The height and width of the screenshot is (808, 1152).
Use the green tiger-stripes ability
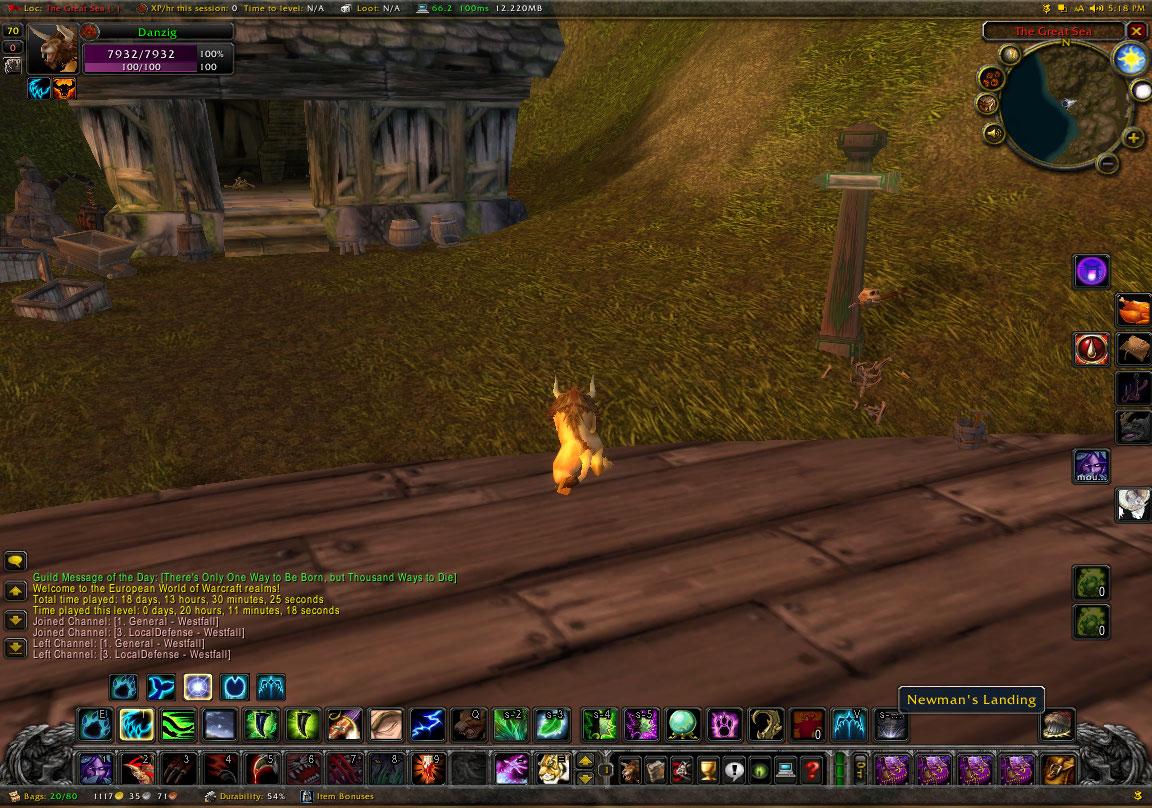pos(178,724)
